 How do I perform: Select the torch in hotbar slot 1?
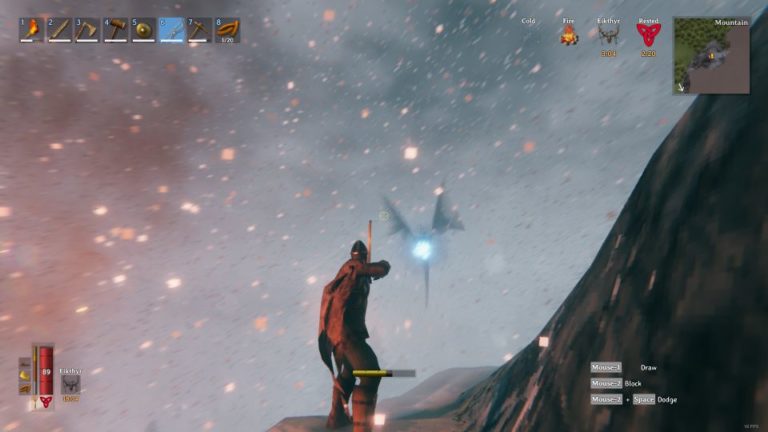(x=31, y=30)
